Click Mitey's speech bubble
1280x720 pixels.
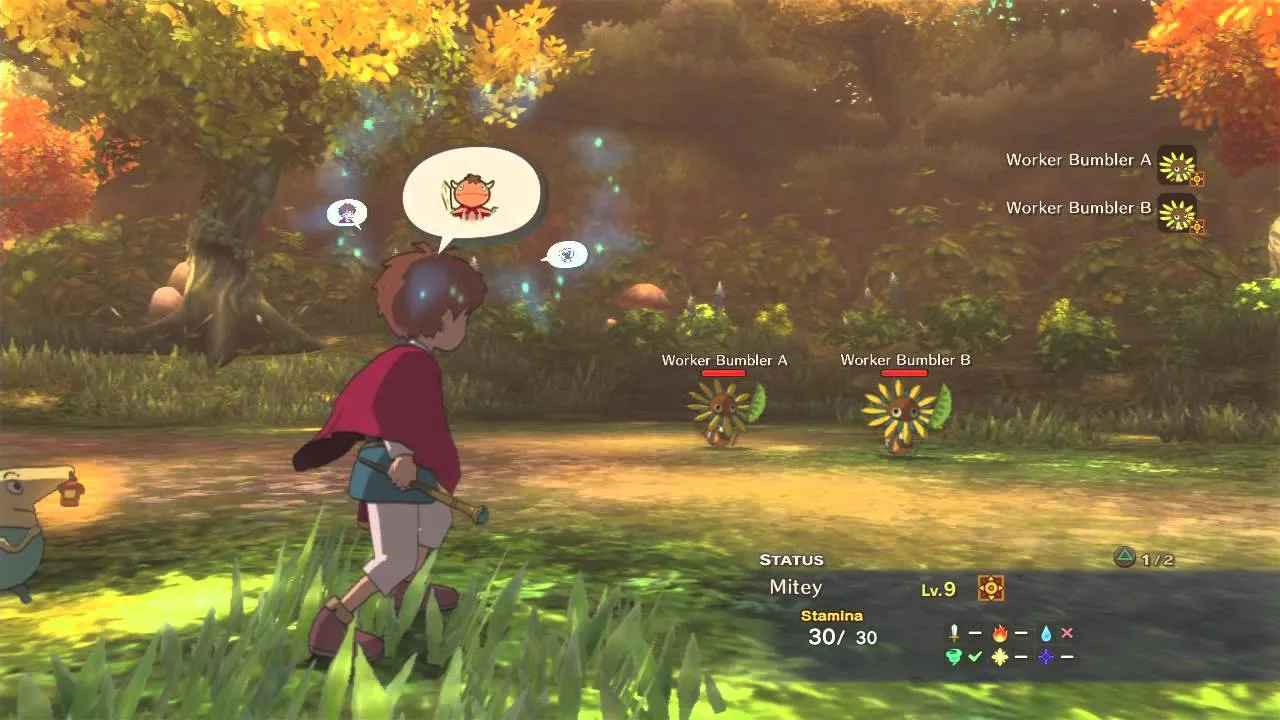[x=472, y=192]
